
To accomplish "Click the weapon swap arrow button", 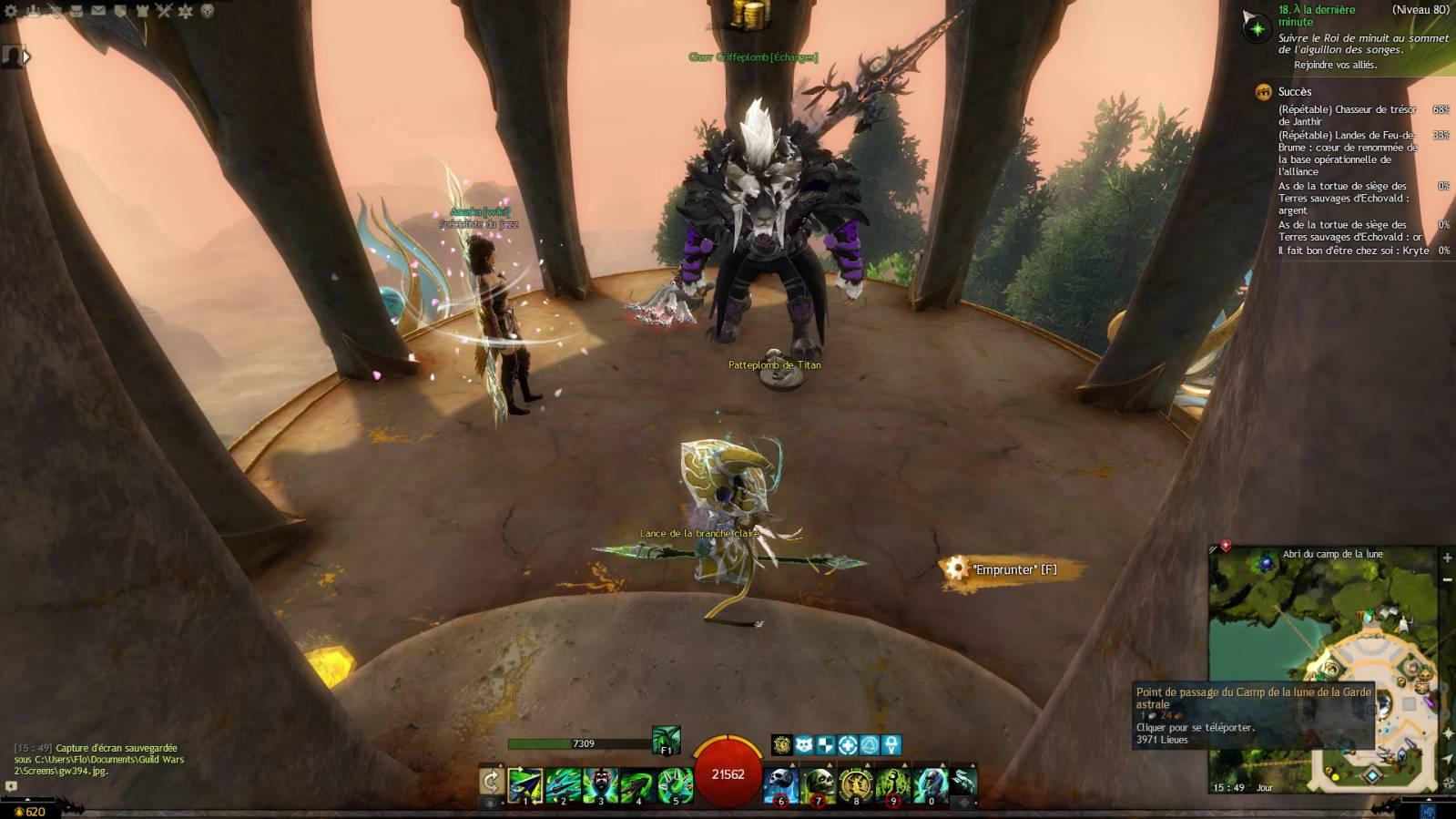I will (x=491, y=782).
